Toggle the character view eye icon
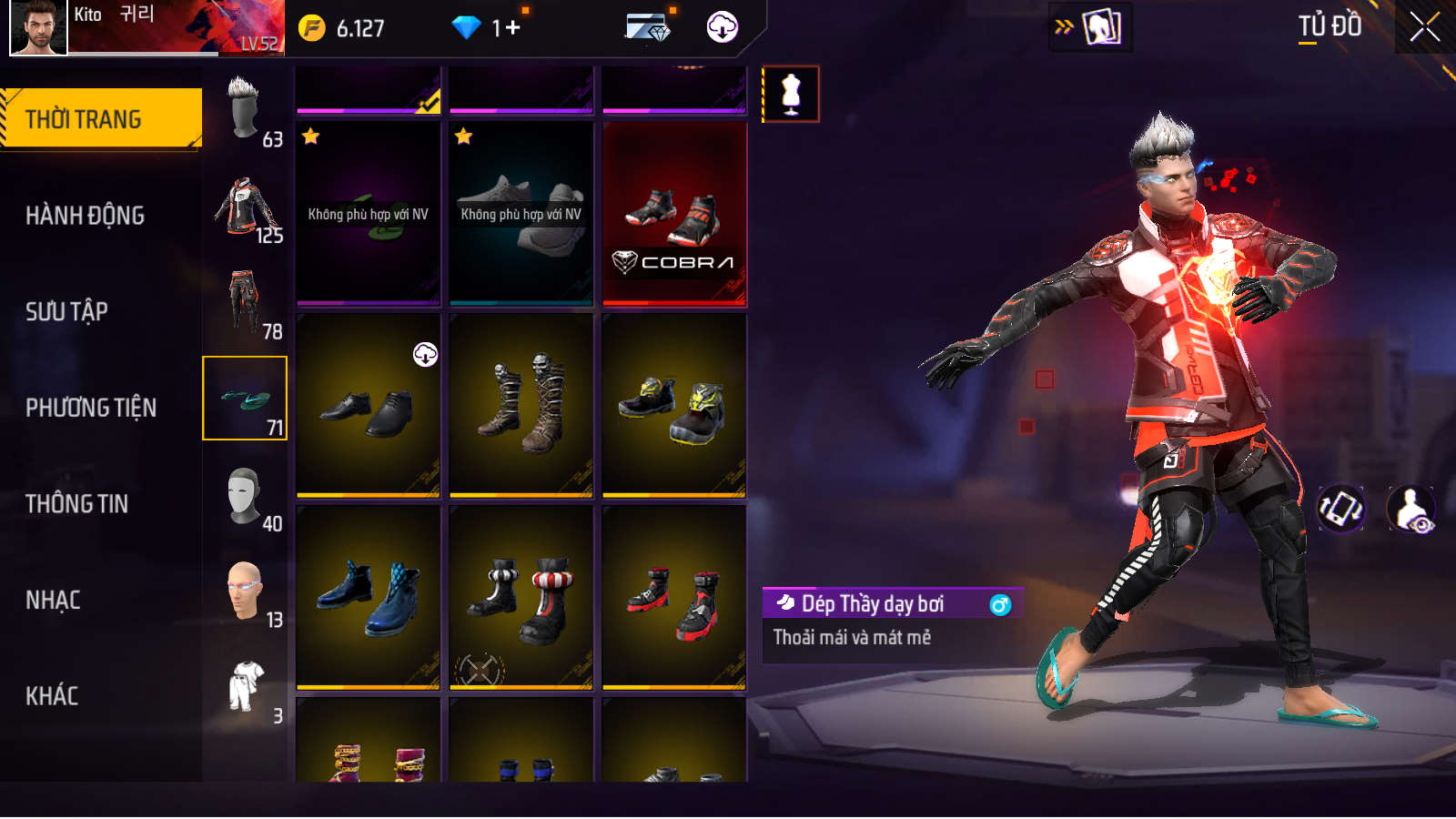 coord(1410,509)
